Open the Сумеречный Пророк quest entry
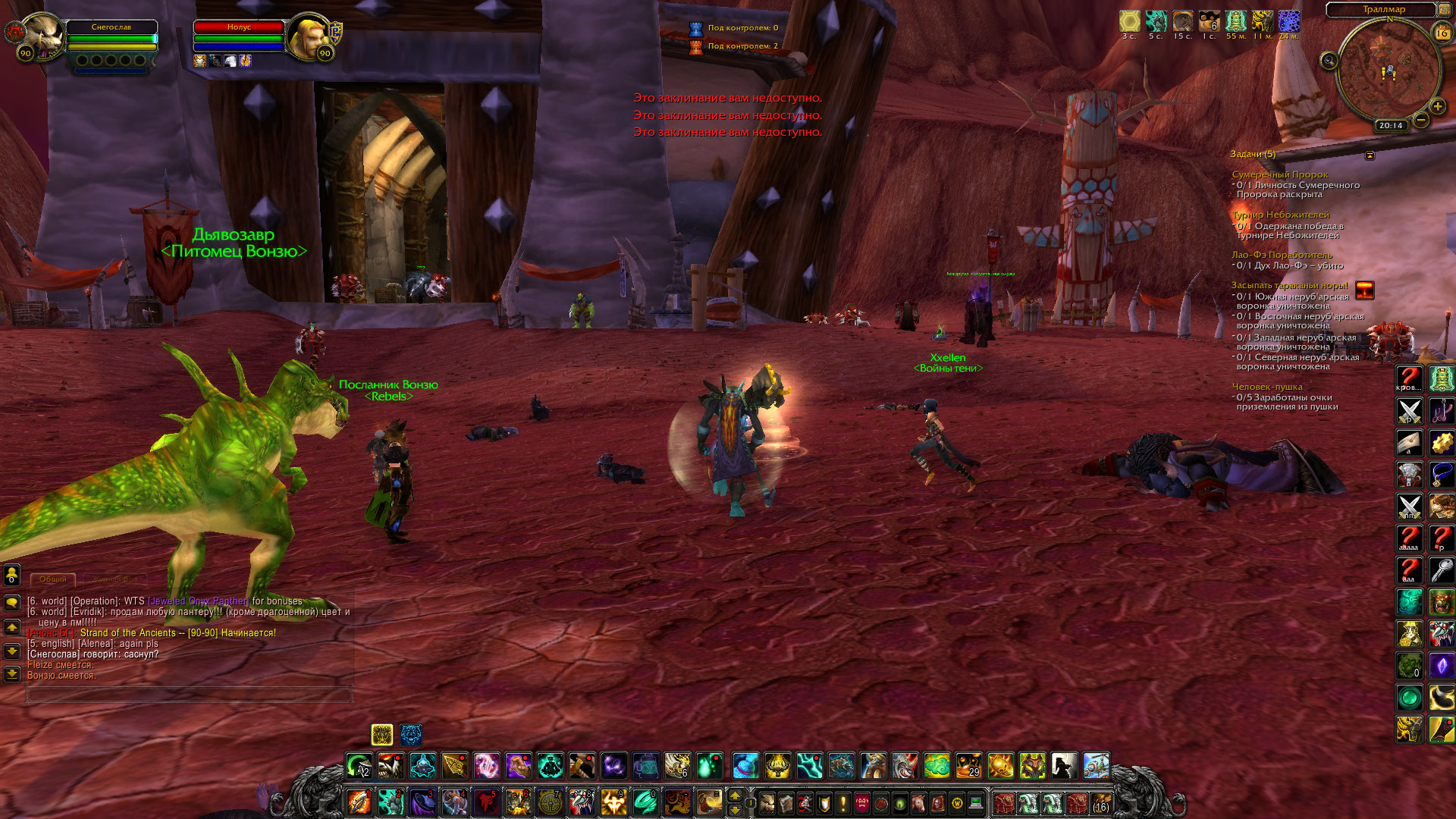 coord(1279,174)
